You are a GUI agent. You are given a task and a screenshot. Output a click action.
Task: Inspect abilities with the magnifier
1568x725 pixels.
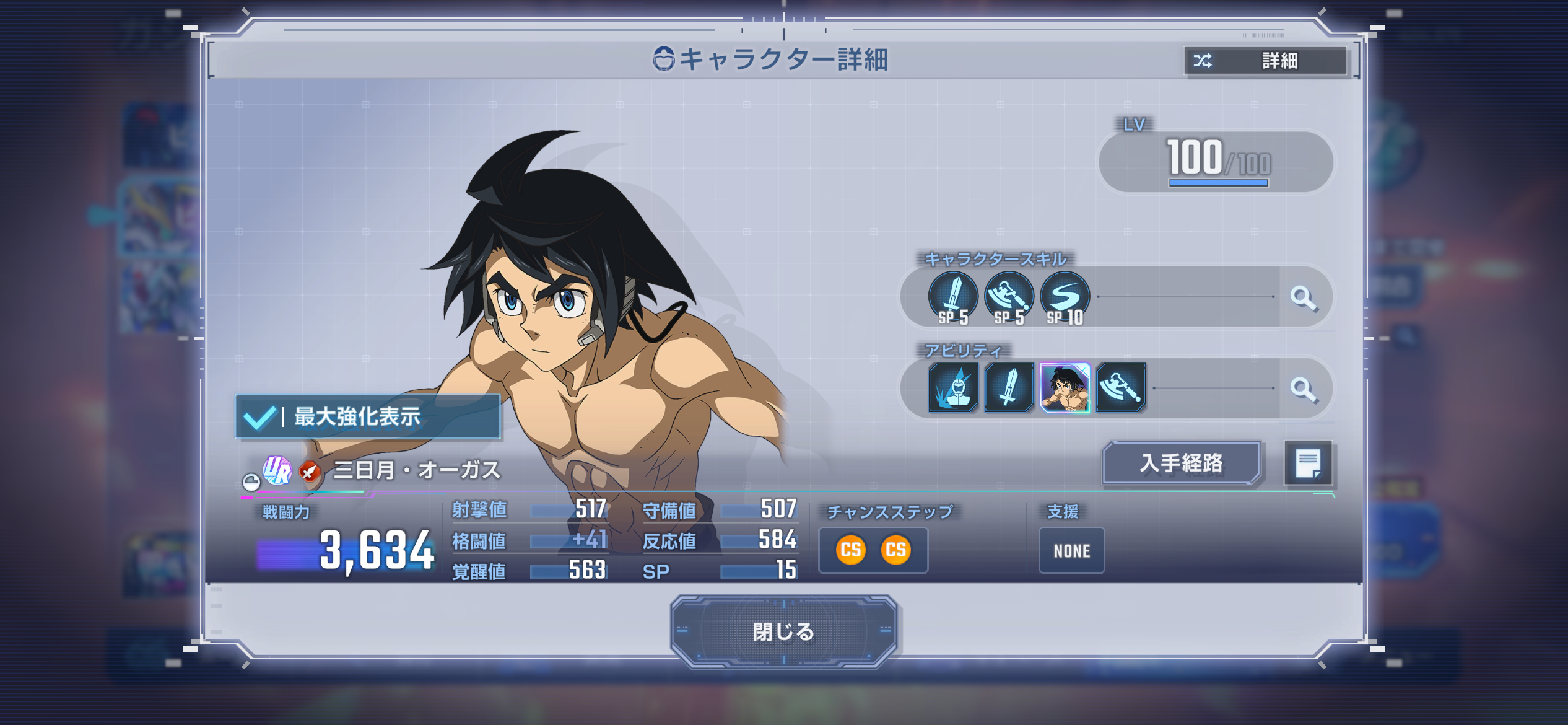pos(1303,389)
